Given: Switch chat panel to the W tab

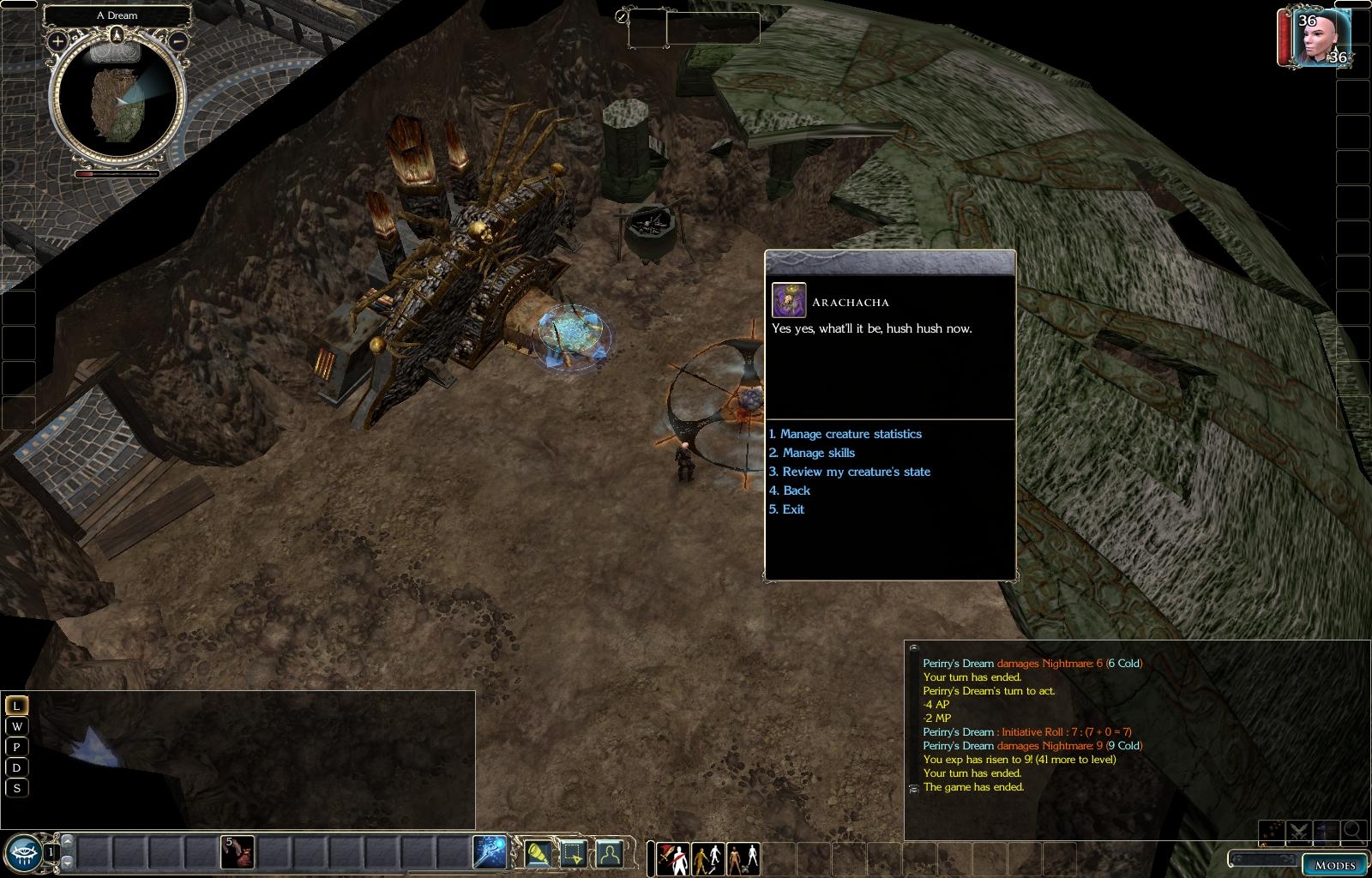Looking at the screenshot, I should point(16,726).
